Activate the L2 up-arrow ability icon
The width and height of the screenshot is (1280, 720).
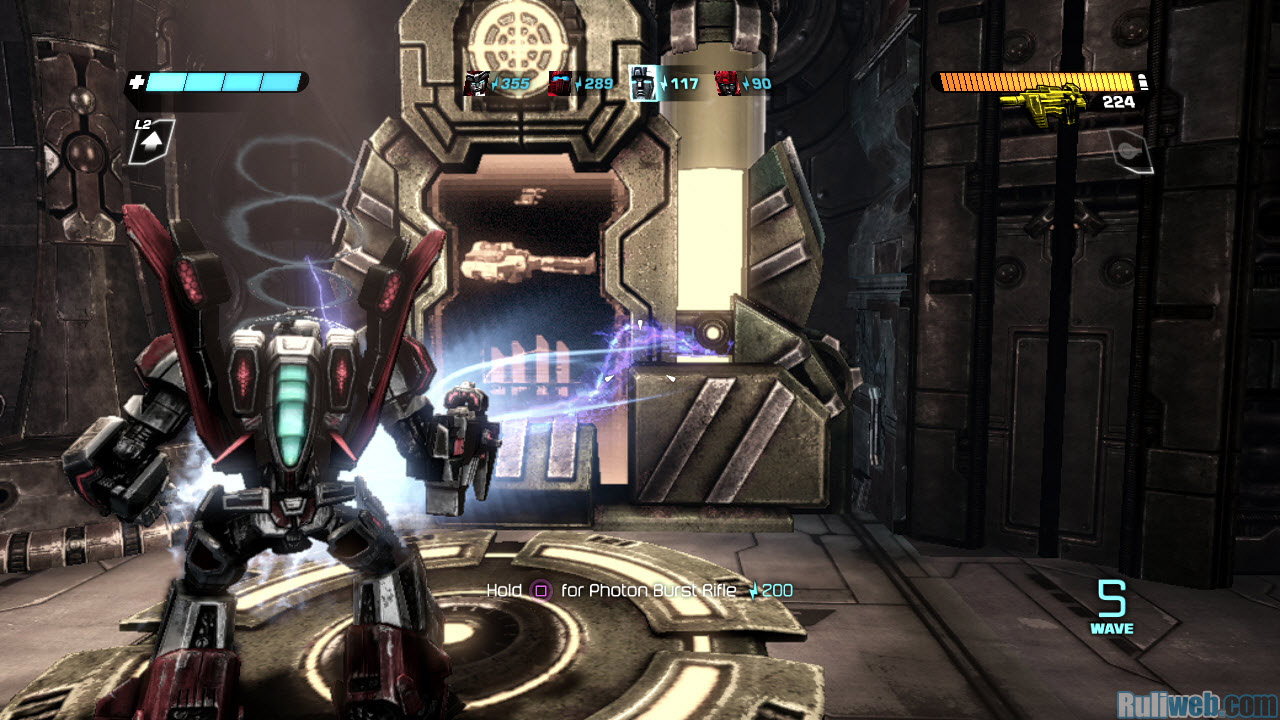(152, 143)
